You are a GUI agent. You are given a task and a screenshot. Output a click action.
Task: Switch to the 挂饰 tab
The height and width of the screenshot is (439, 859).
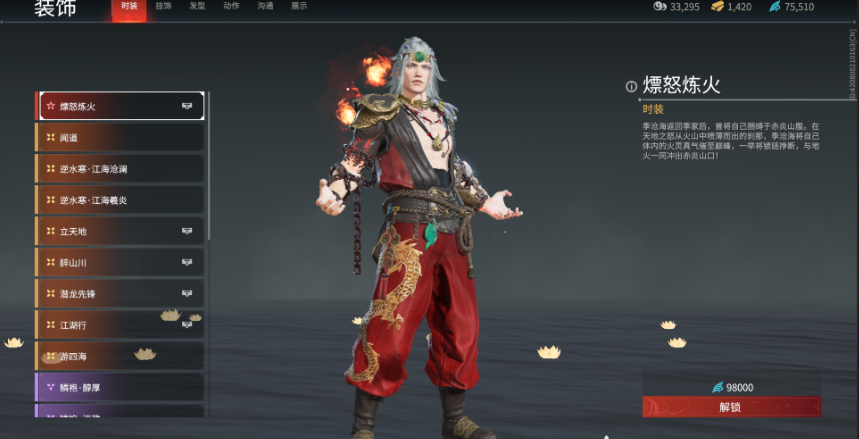tap(163, 7)
